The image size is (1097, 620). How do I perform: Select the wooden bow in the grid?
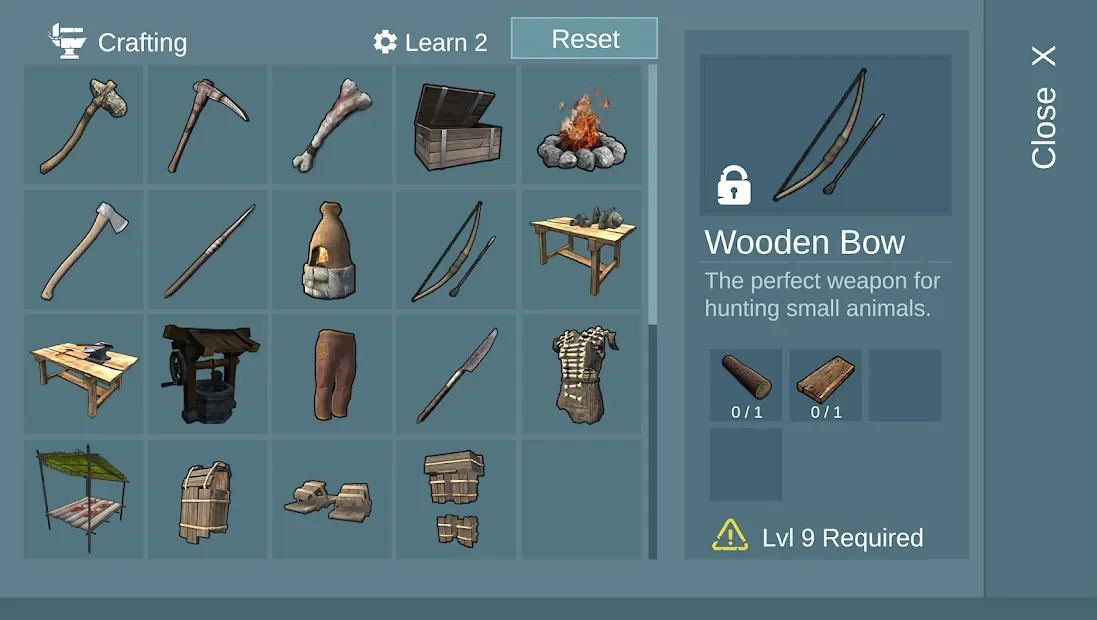click(457, 250)
